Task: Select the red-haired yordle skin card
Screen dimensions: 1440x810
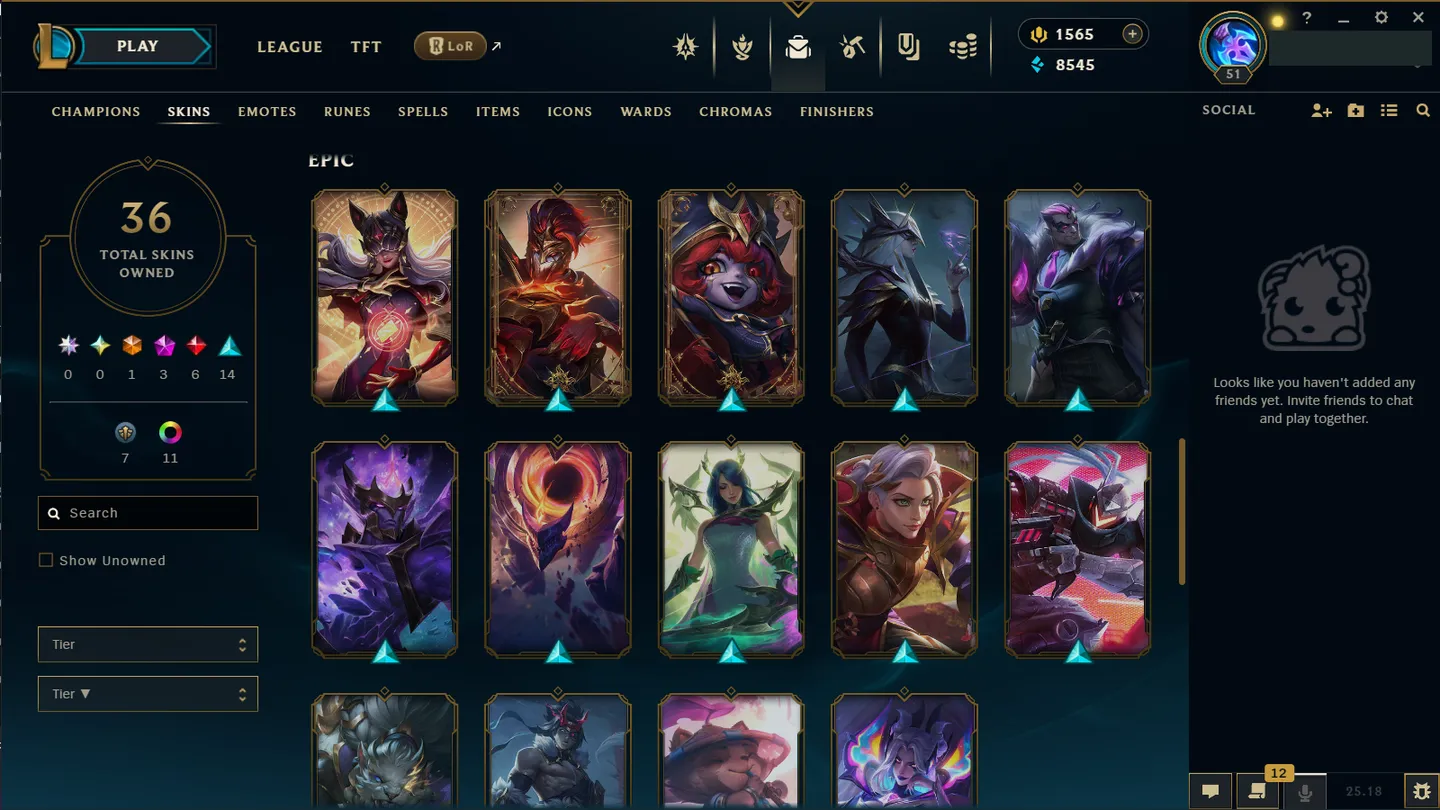Action: click(x=731, y=297)
